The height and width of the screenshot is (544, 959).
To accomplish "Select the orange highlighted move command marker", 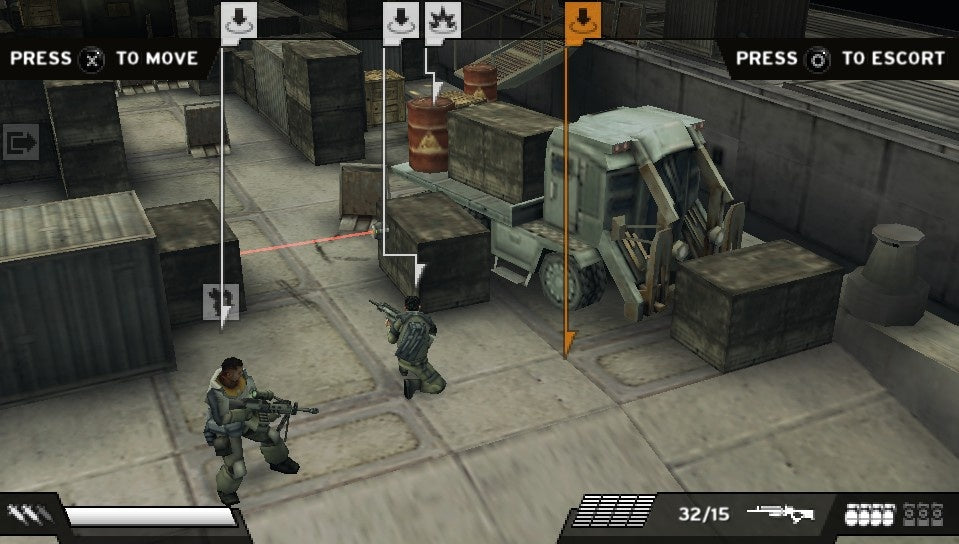I will click(582, 20).
